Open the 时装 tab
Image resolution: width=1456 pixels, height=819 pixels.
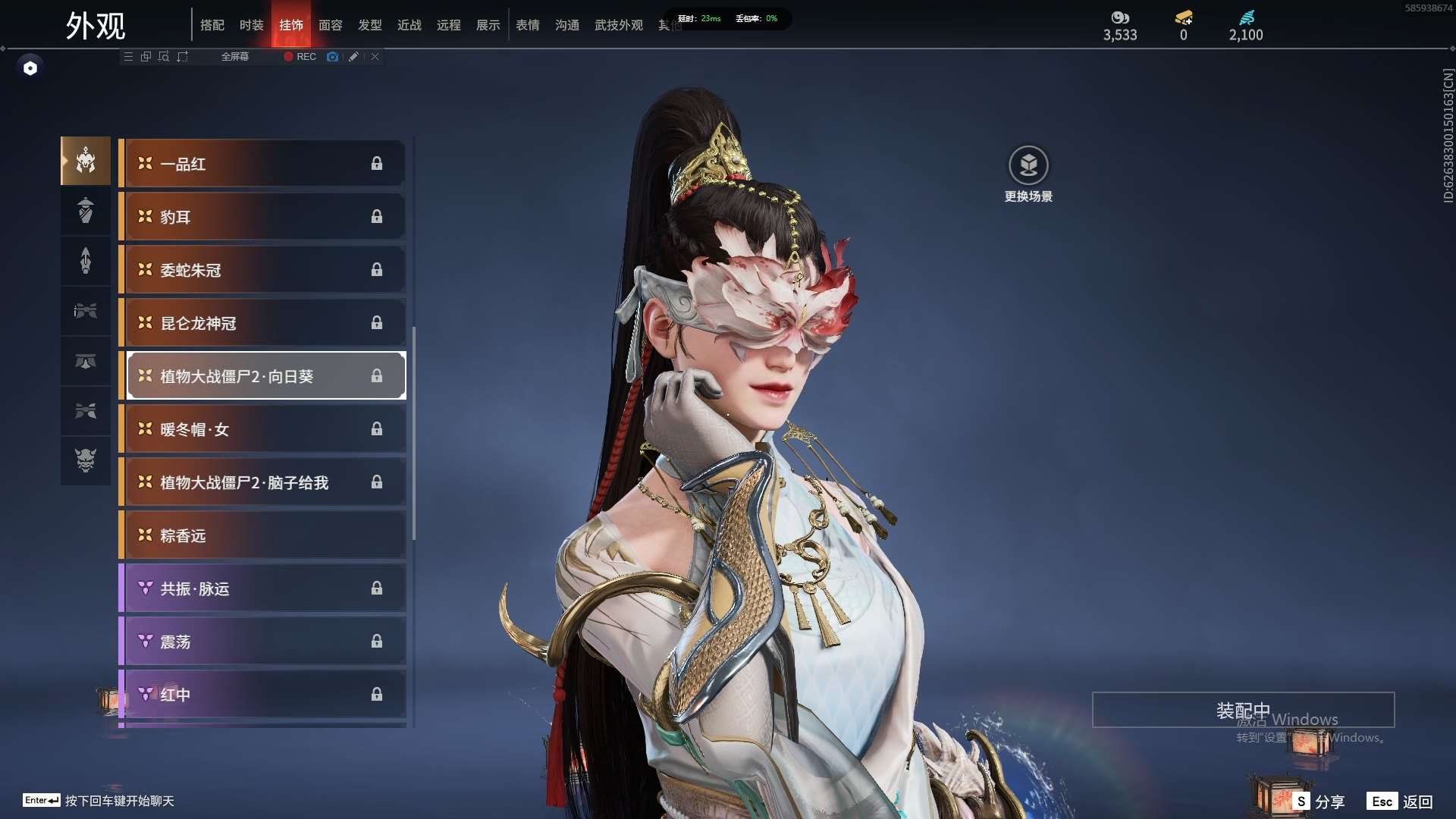coord(251,25)
